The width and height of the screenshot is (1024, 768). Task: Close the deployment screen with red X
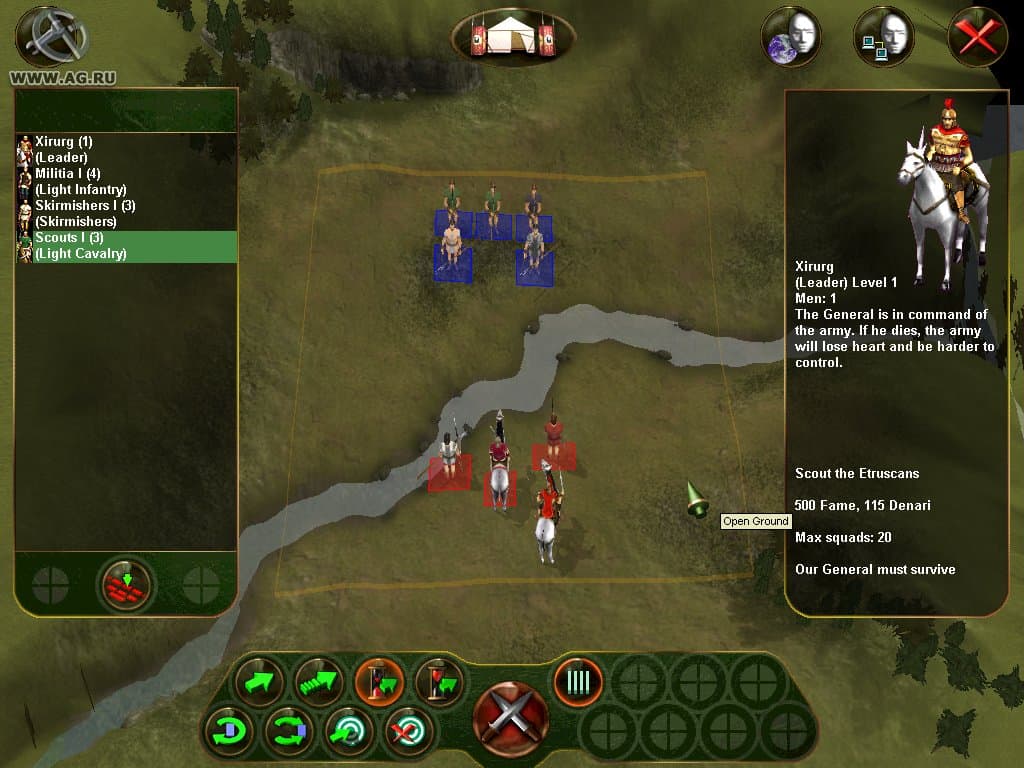click(x=977, y=38)
